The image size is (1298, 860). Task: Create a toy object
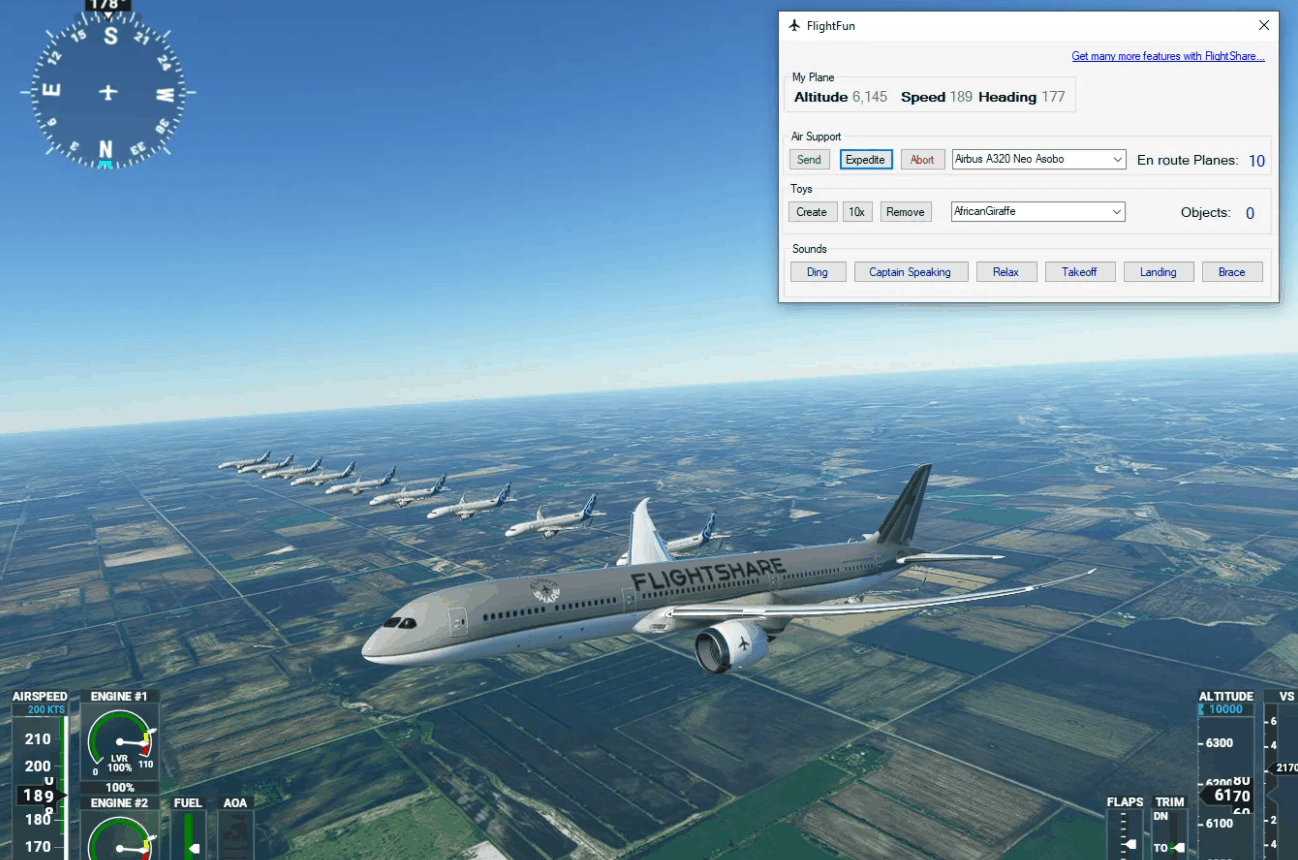811,212
